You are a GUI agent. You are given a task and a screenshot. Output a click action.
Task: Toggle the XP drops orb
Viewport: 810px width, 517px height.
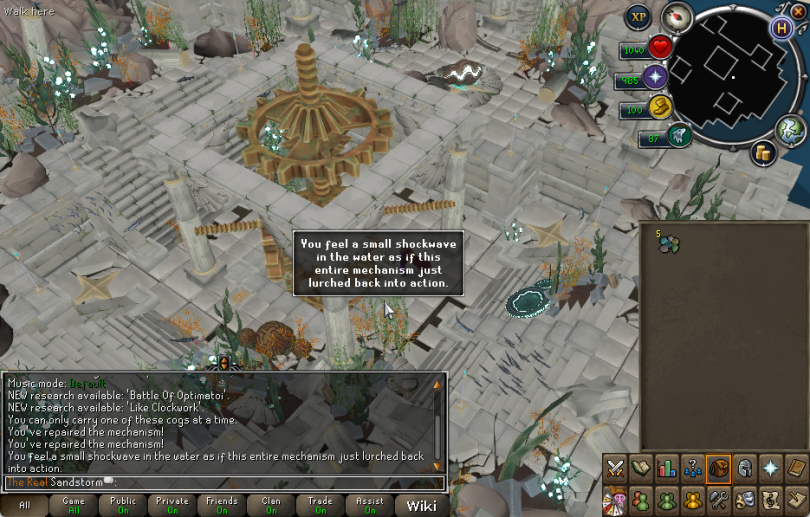coord(639,17)
